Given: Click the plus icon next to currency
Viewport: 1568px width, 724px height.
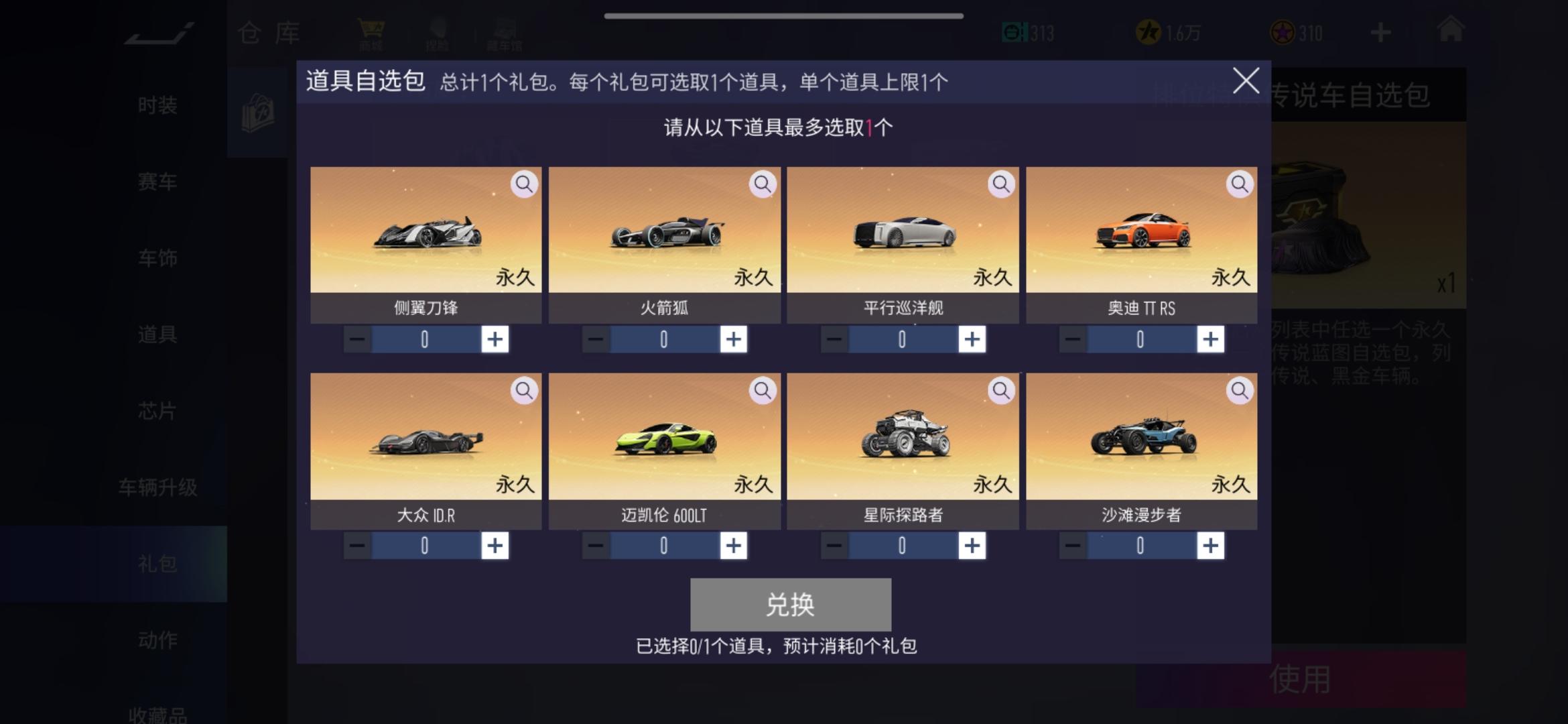Looking at the screenshot, I should tap(1380, 32).
